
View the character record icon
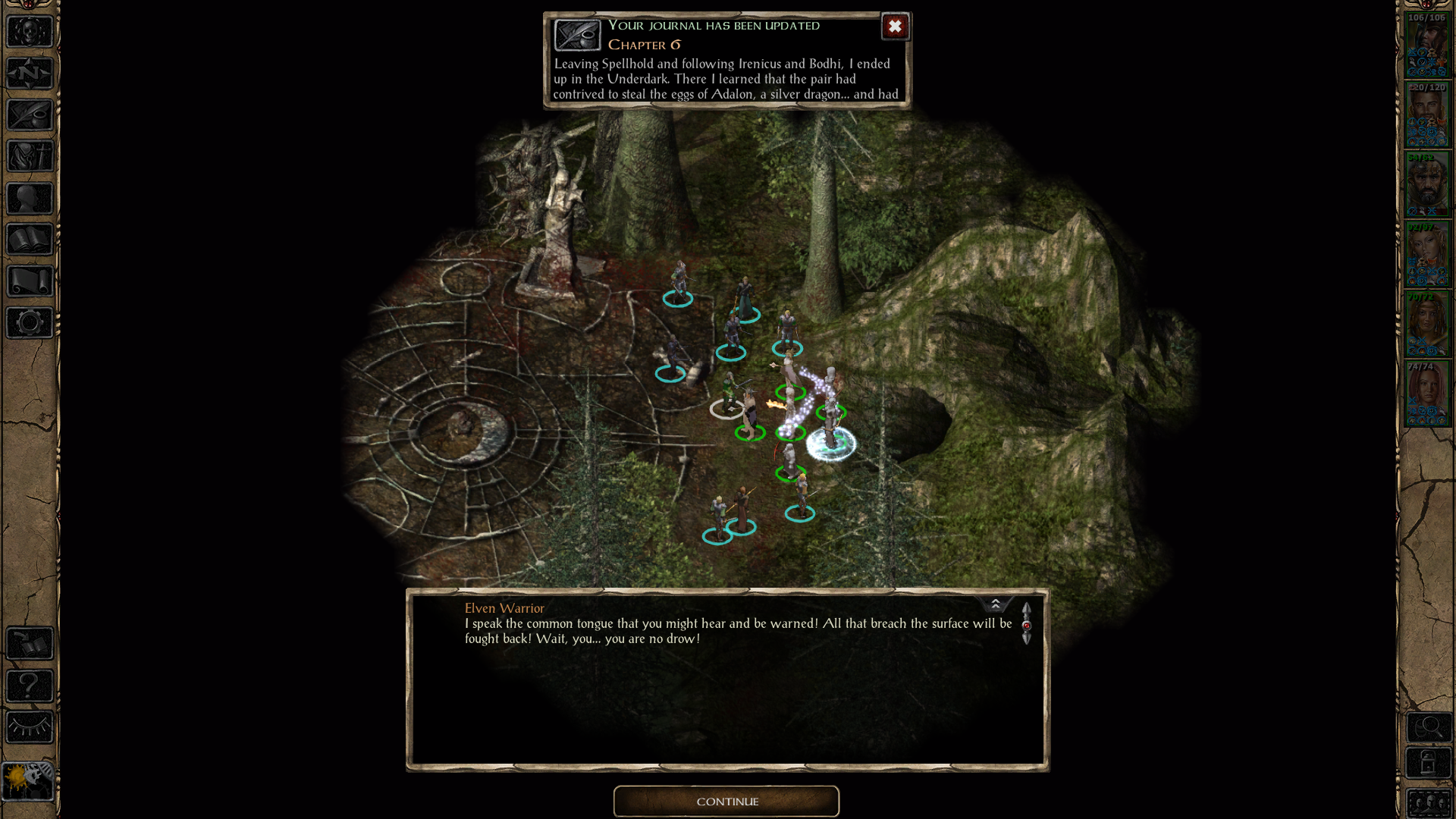(x=29, y=197)
